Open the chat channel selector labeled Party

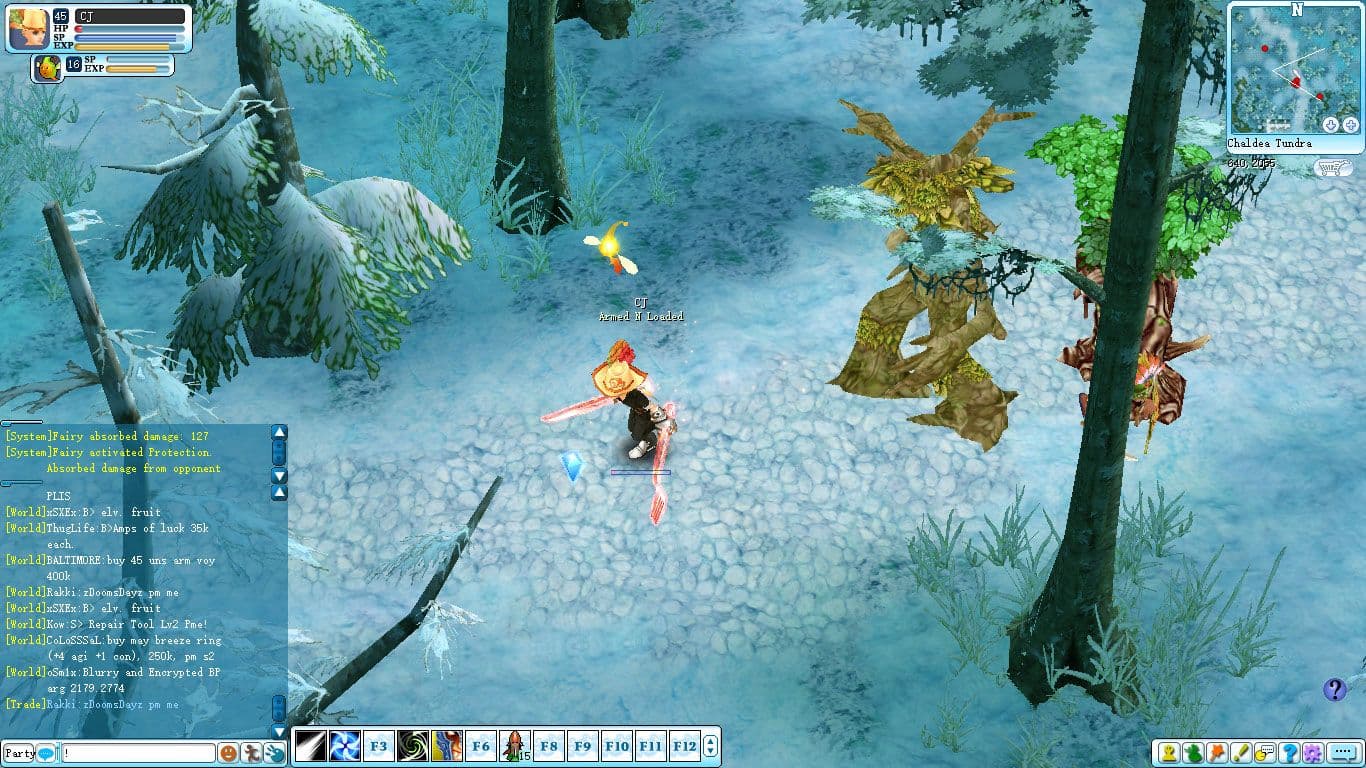pyautogui.click(x=20, y=753)
